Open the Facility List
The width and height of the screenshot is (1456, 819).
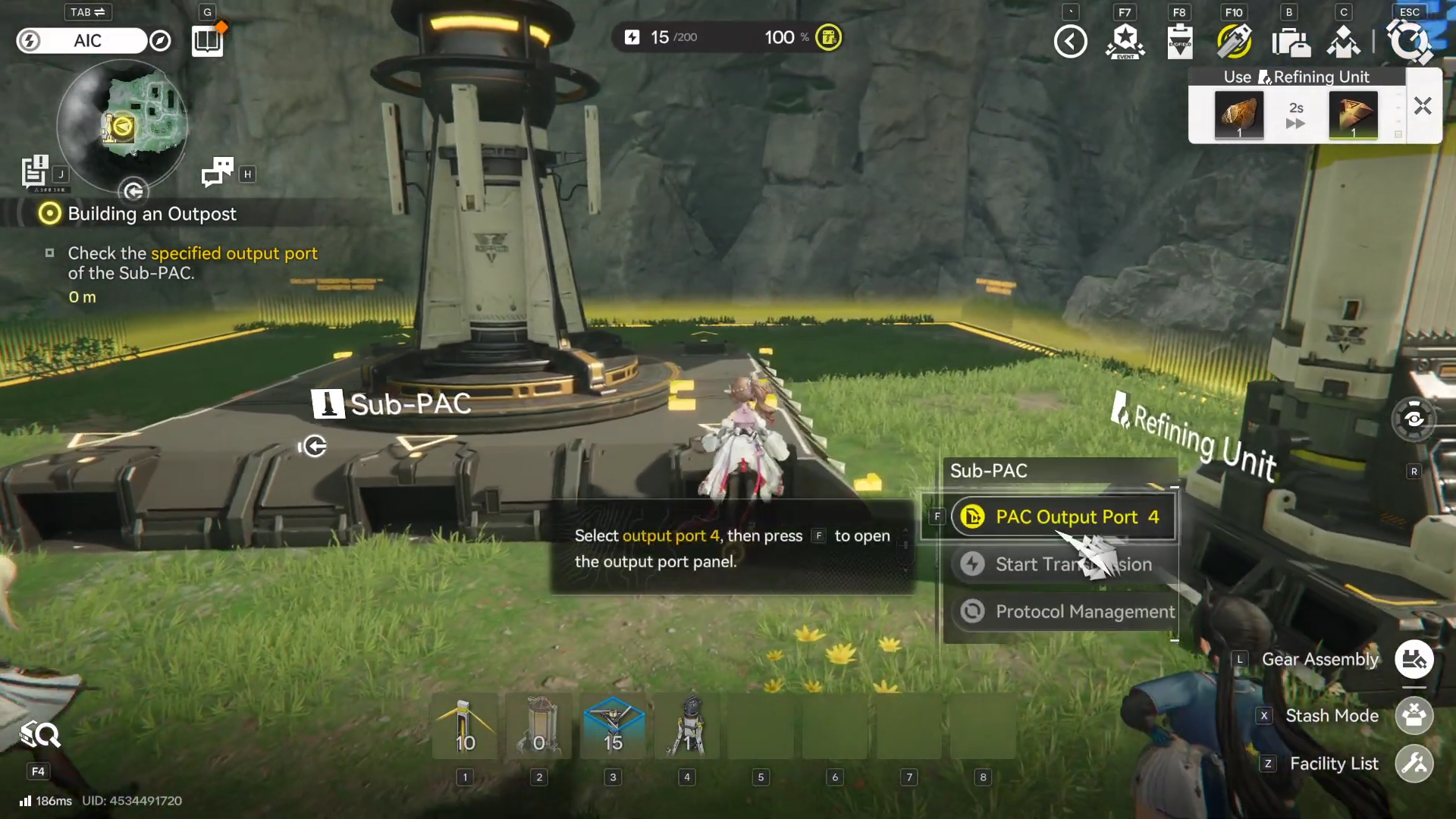1414,764
